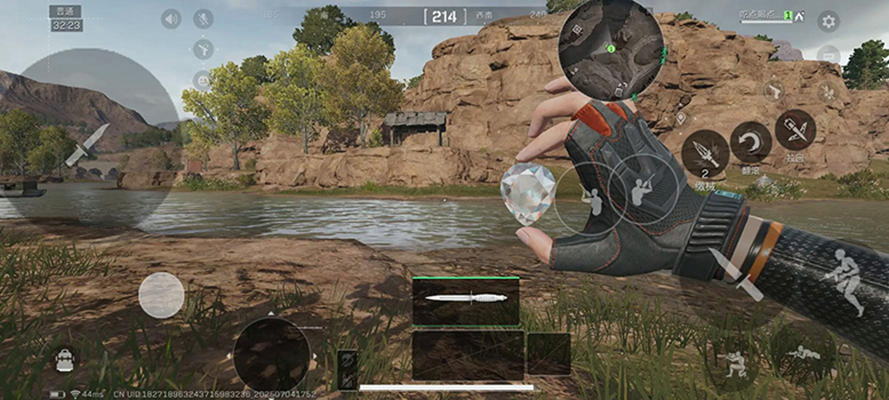The image size is (889, 400).
Task: Activate the curved-arrow roll button
Action: [750, 142]
